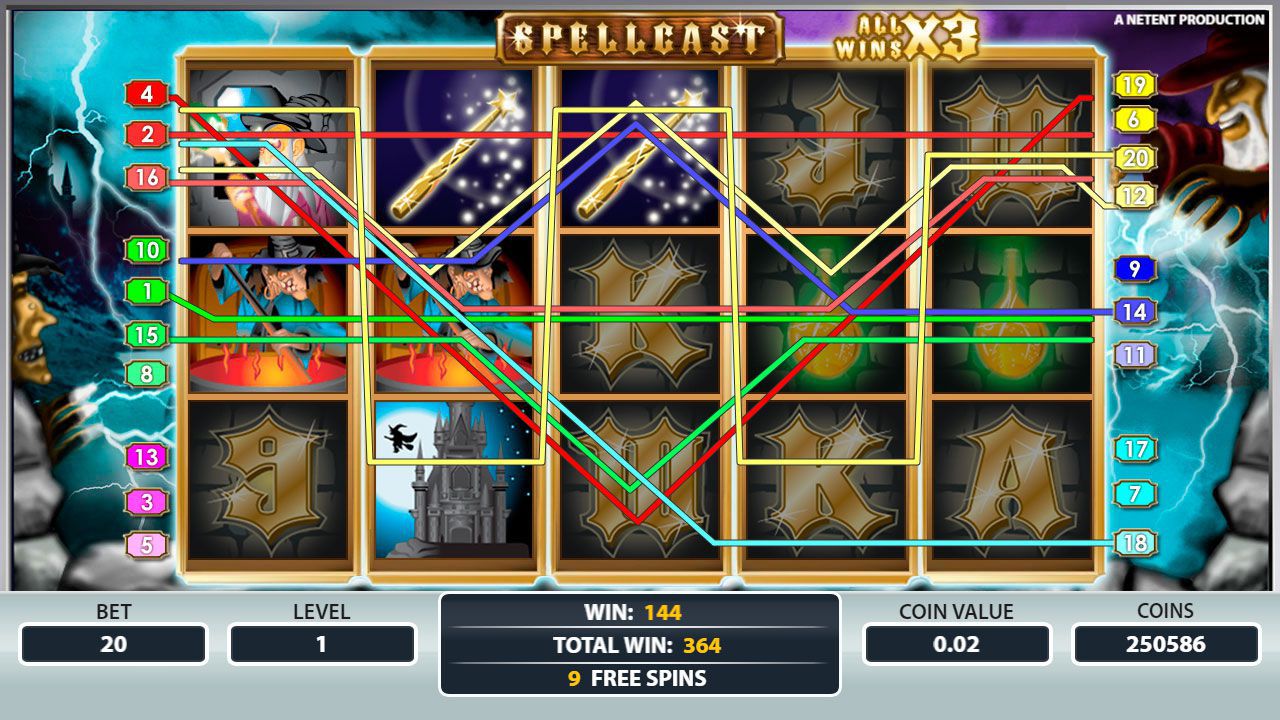Viewport: 1280px width, 720px height.
Task: Choose payline 12 badge
Action: tap(1134, 196)
